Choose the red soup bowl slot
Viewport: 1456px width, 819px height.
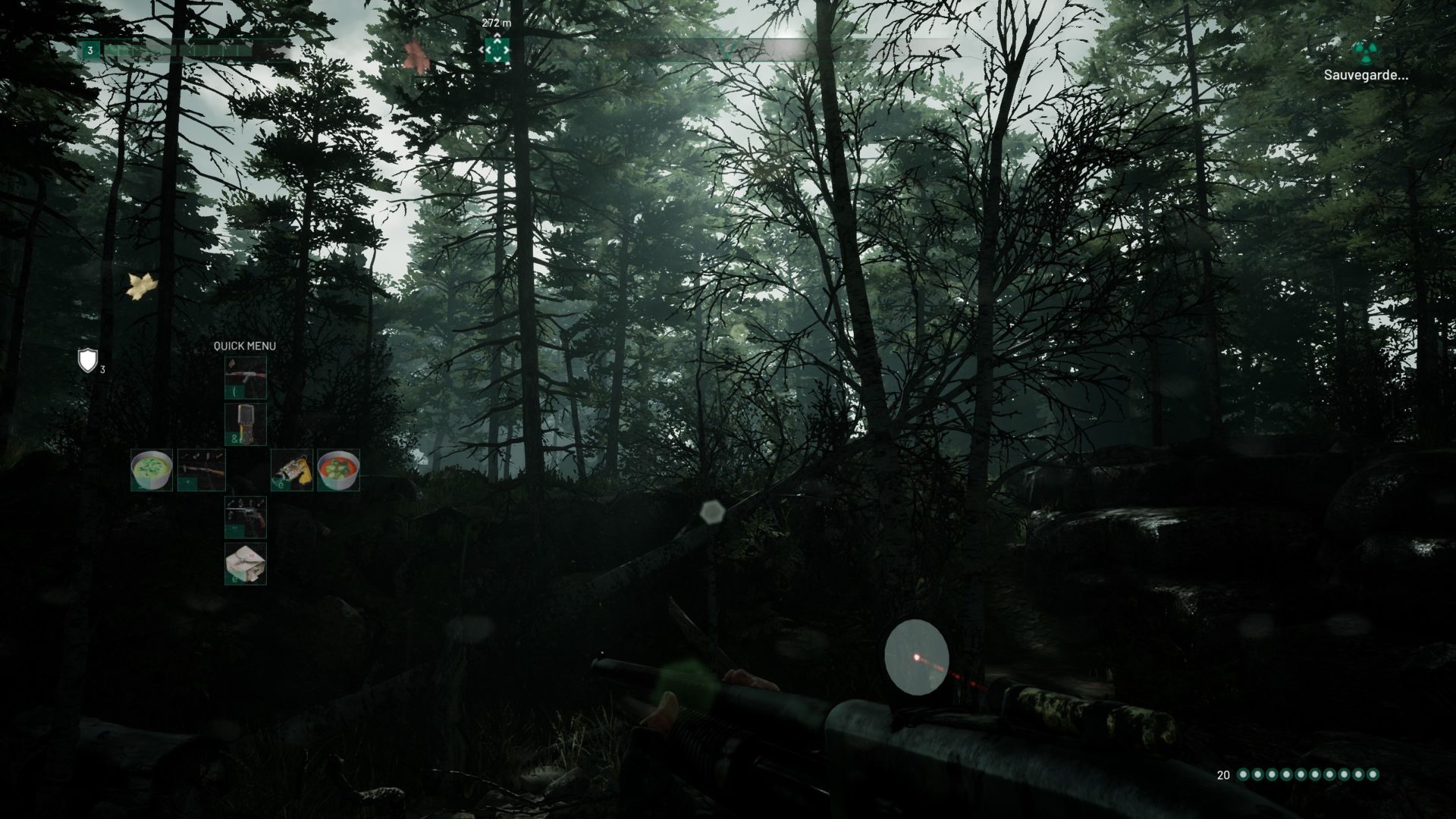tap(338, 470)
